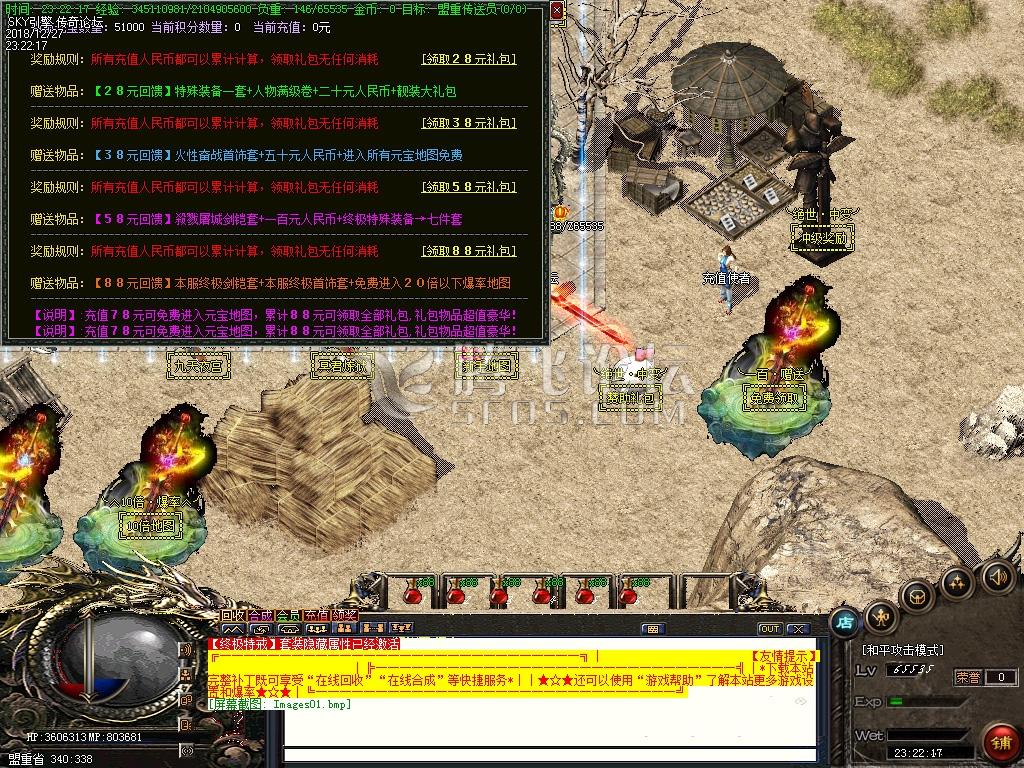The image size is (1024, 768).
Task: Claim the 88 yuan gift pack link
Action: 468,251
